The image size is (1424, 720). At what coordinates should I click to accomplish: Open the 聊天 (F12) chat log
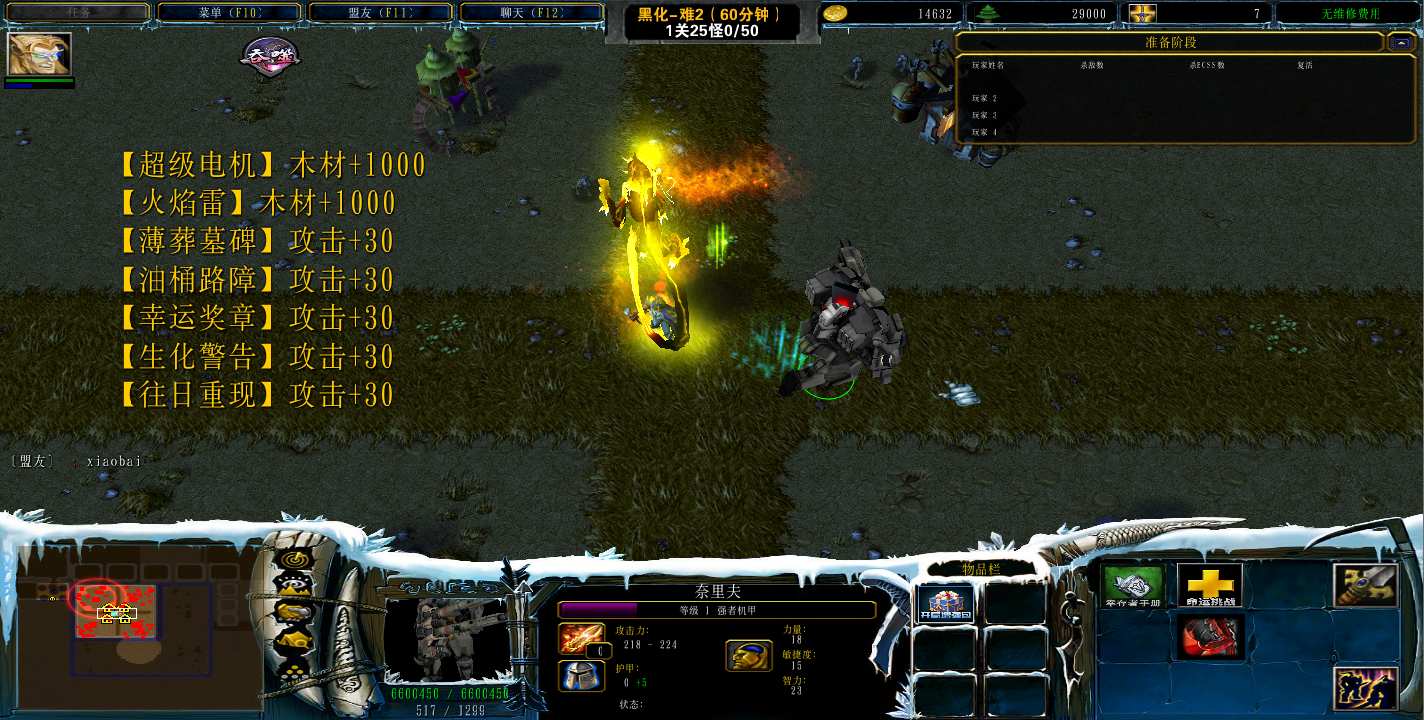[x=531, y=12]
